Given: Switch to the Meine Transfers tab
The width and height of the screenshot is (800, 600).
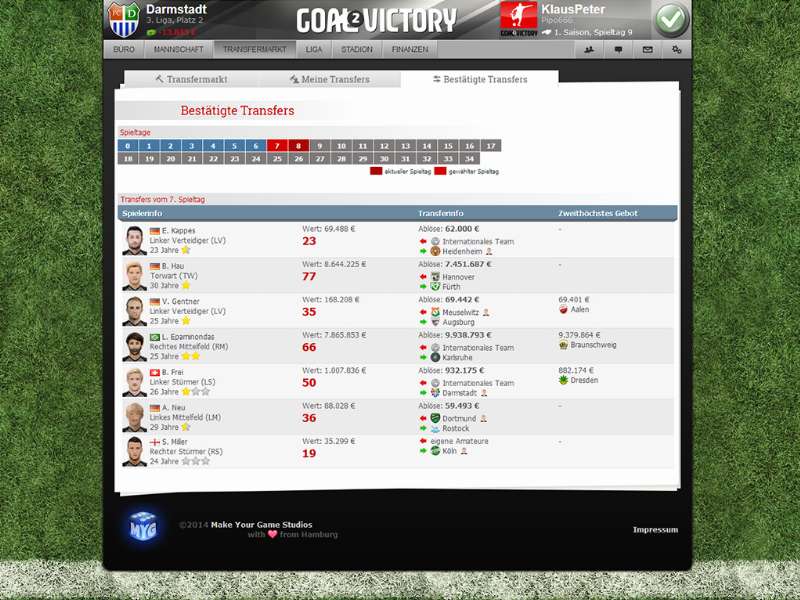Looking at the screenshot, I should 329,79.
